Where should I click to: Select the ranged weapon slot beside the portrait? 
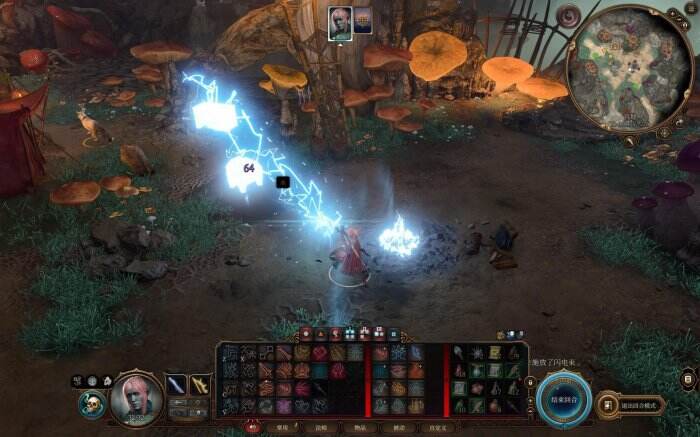(x=200, y=384)
